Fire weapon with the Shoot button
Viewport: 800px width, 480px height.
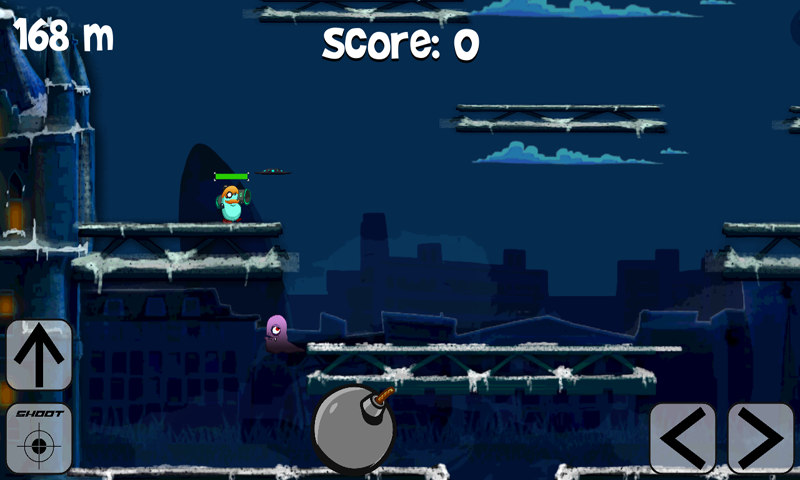(x=39, y=438)
